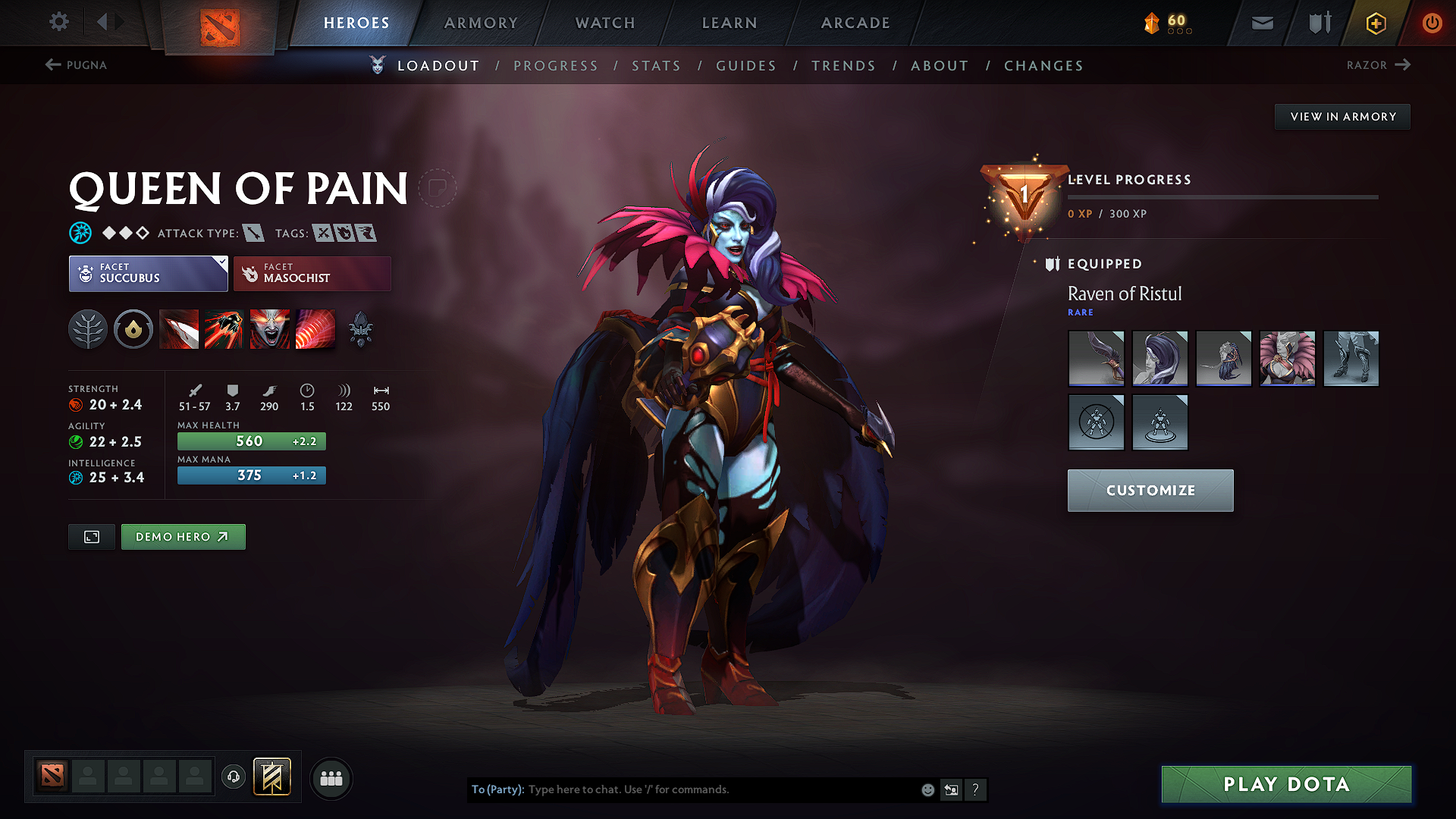Screen dimensions: 1456x819
Task: Click the PLAY DOTA button
Action: 1285,784
